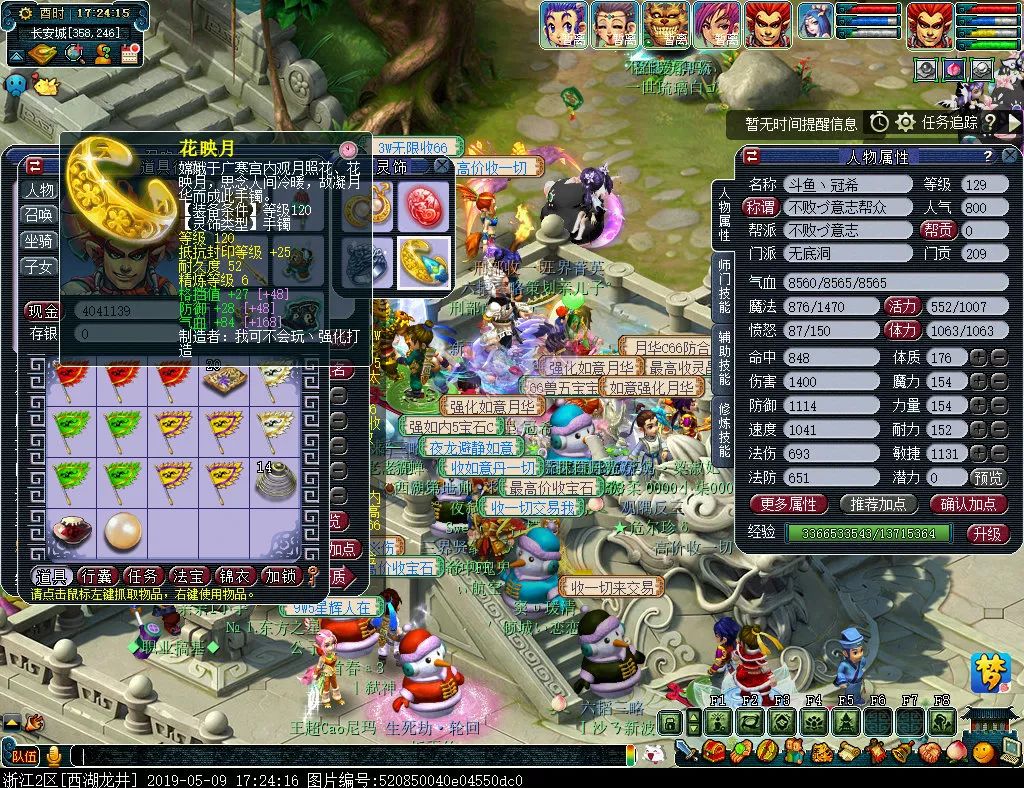
Task: Select the 锦衣 costume tab
Action: 235,575
